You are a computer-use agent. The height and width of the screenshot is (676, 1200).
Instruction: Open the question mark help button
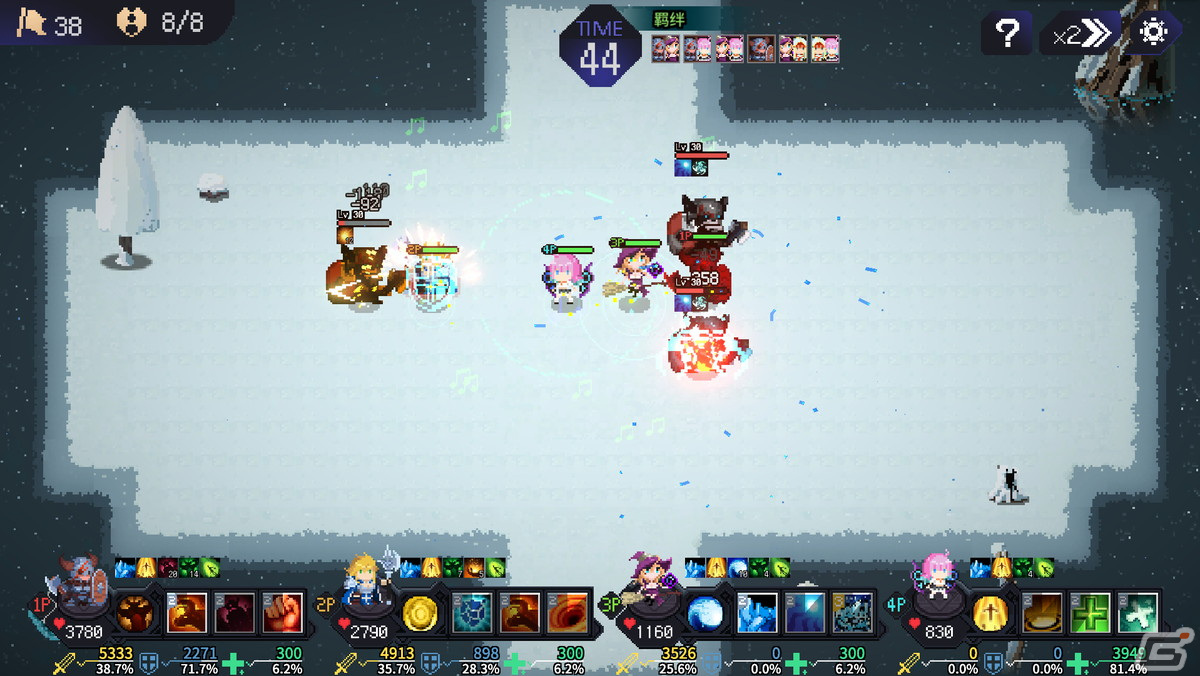point(1007,34)
